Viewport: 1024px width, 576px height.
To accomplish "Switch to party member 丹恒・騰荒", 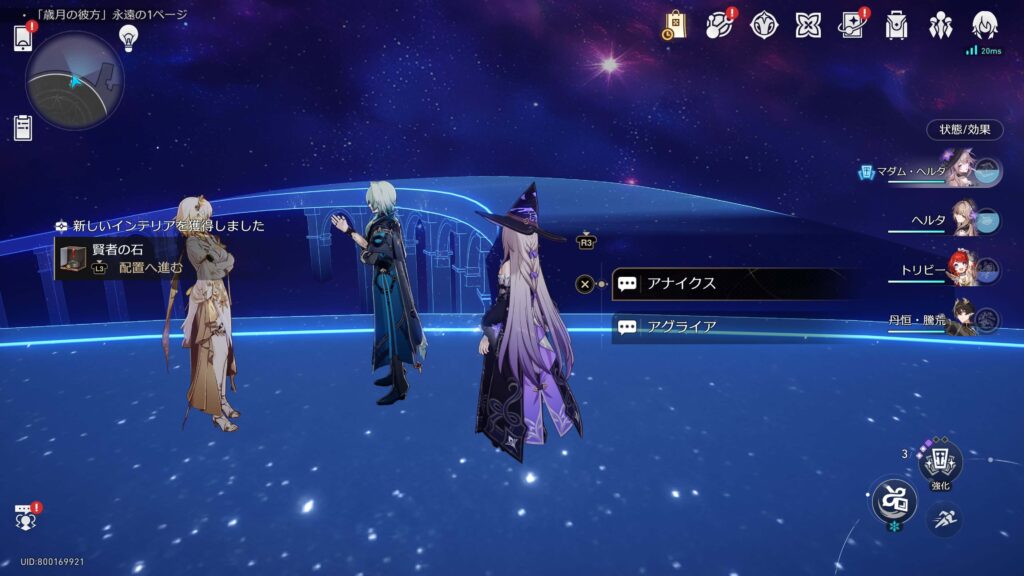I will pos(962,319).
